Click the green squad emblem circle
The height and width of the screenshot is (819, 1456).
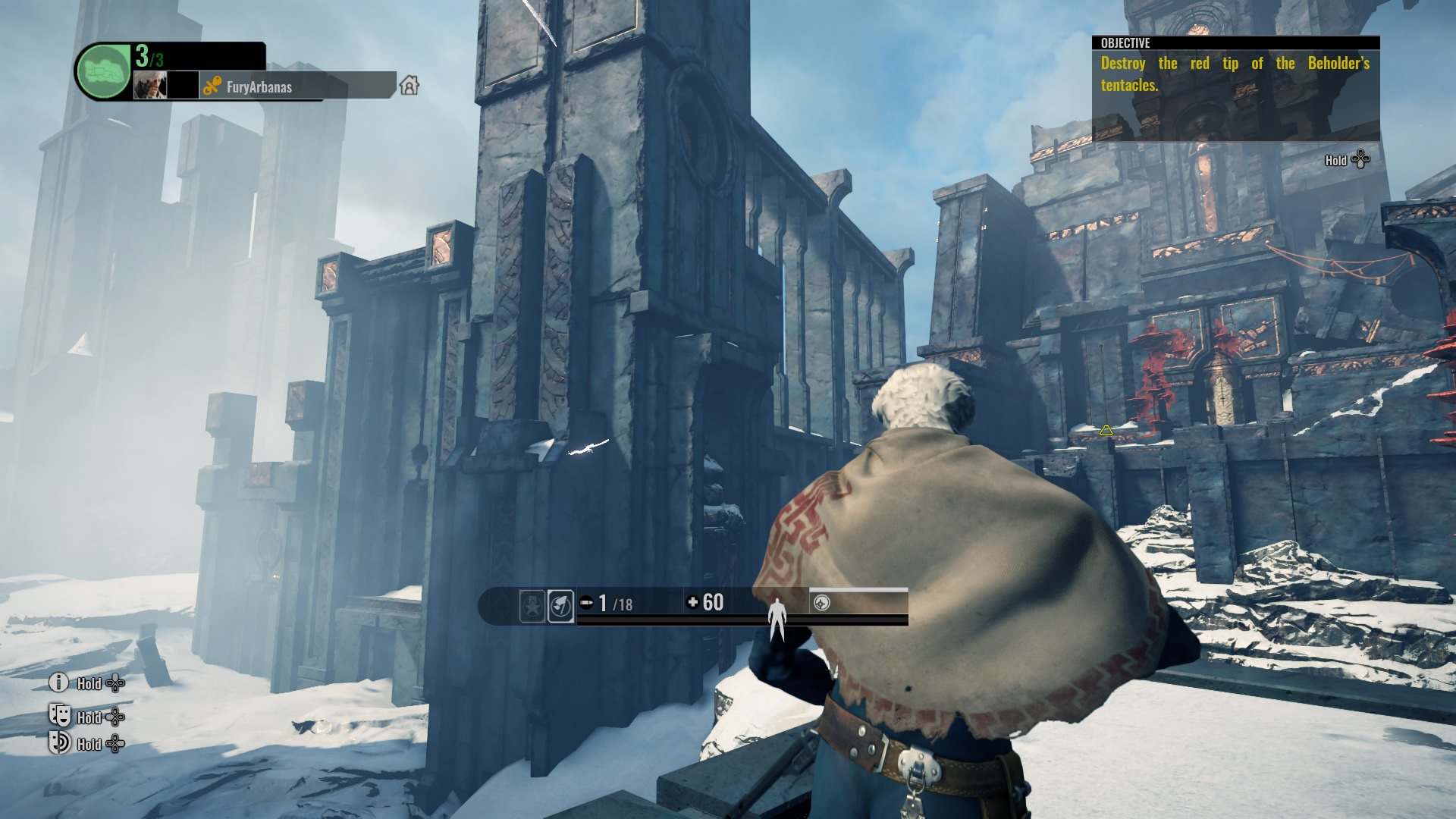pos(104,71)
